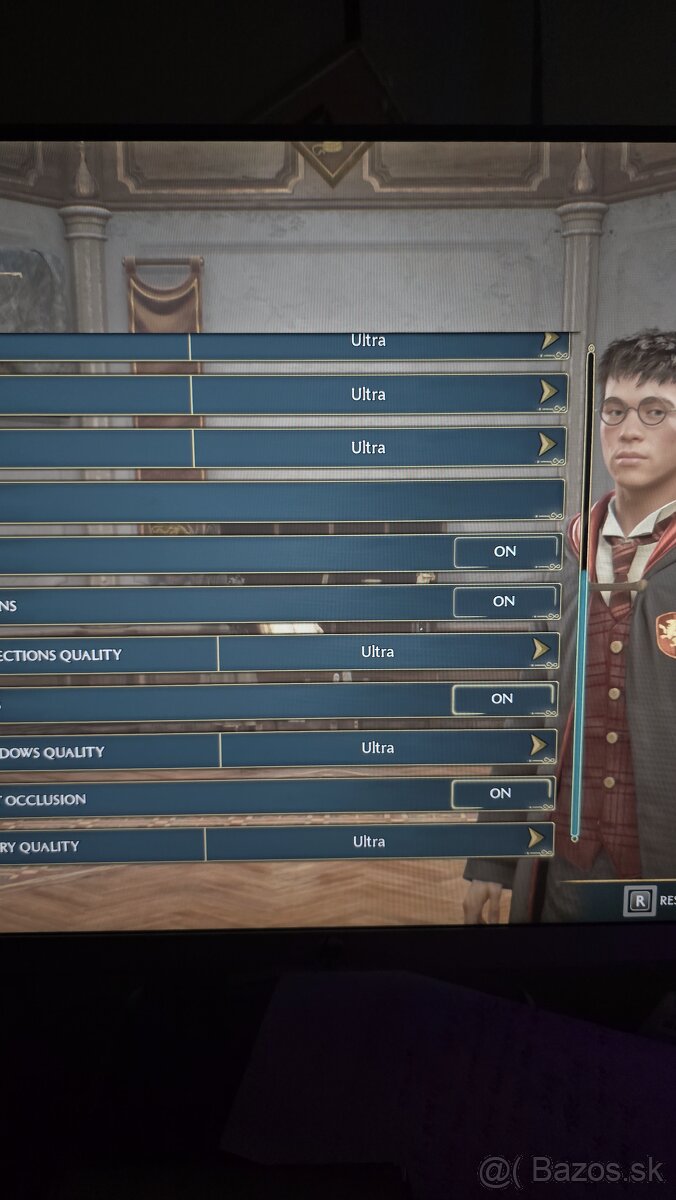Choose the Shadows Quality Ultra value field
Image resolution: width=676 pixels, height=1200 pixels.
(377, 748)
